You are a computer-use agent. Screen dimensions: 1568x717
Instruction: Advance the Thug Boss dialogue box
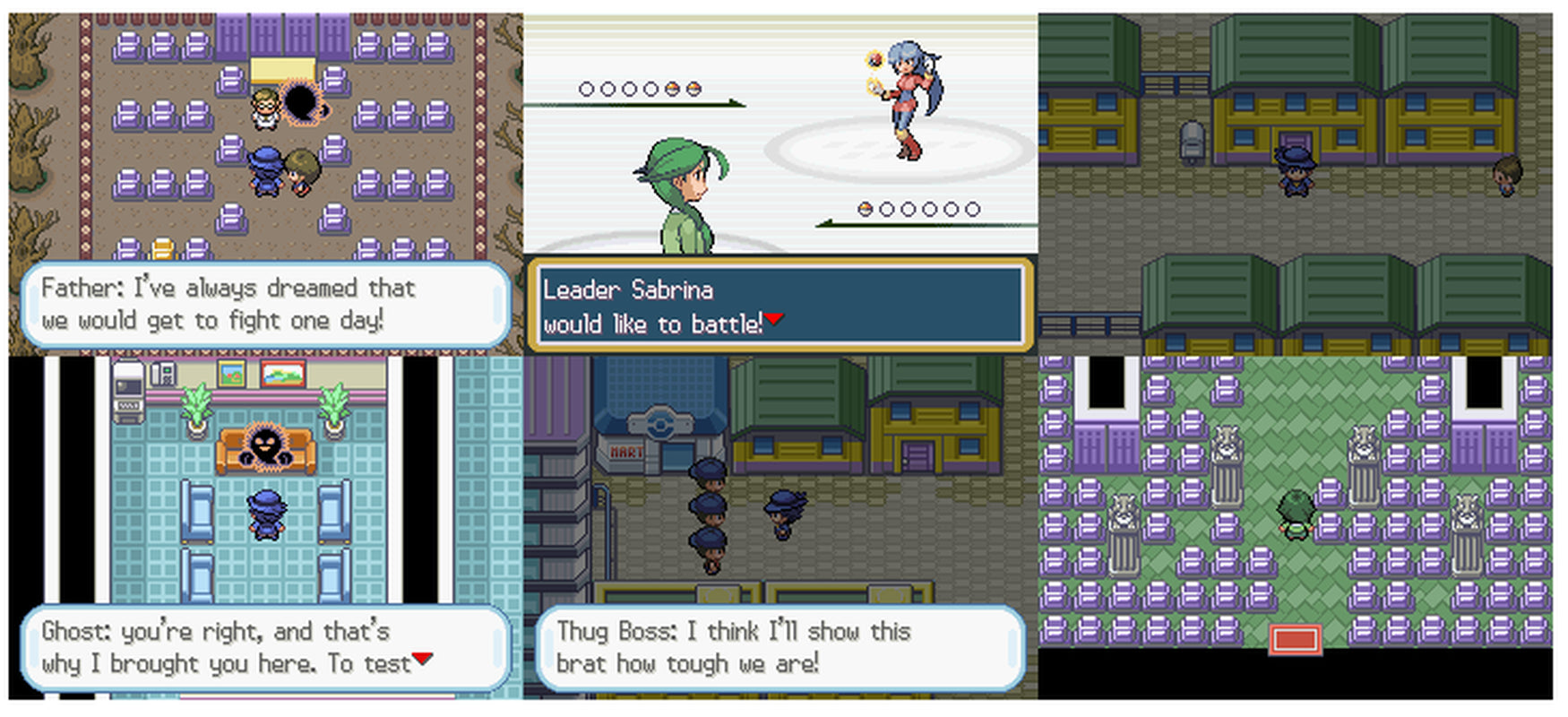pos(780,648)
